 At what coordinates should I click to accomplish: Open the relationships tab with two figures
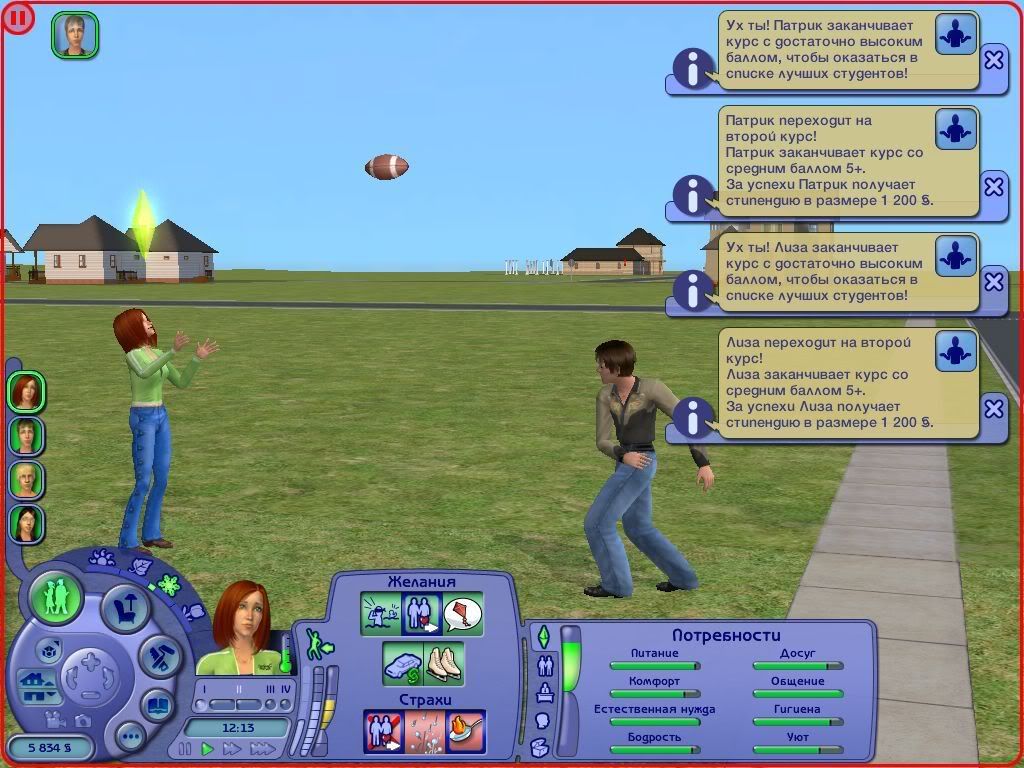(545, 664)
